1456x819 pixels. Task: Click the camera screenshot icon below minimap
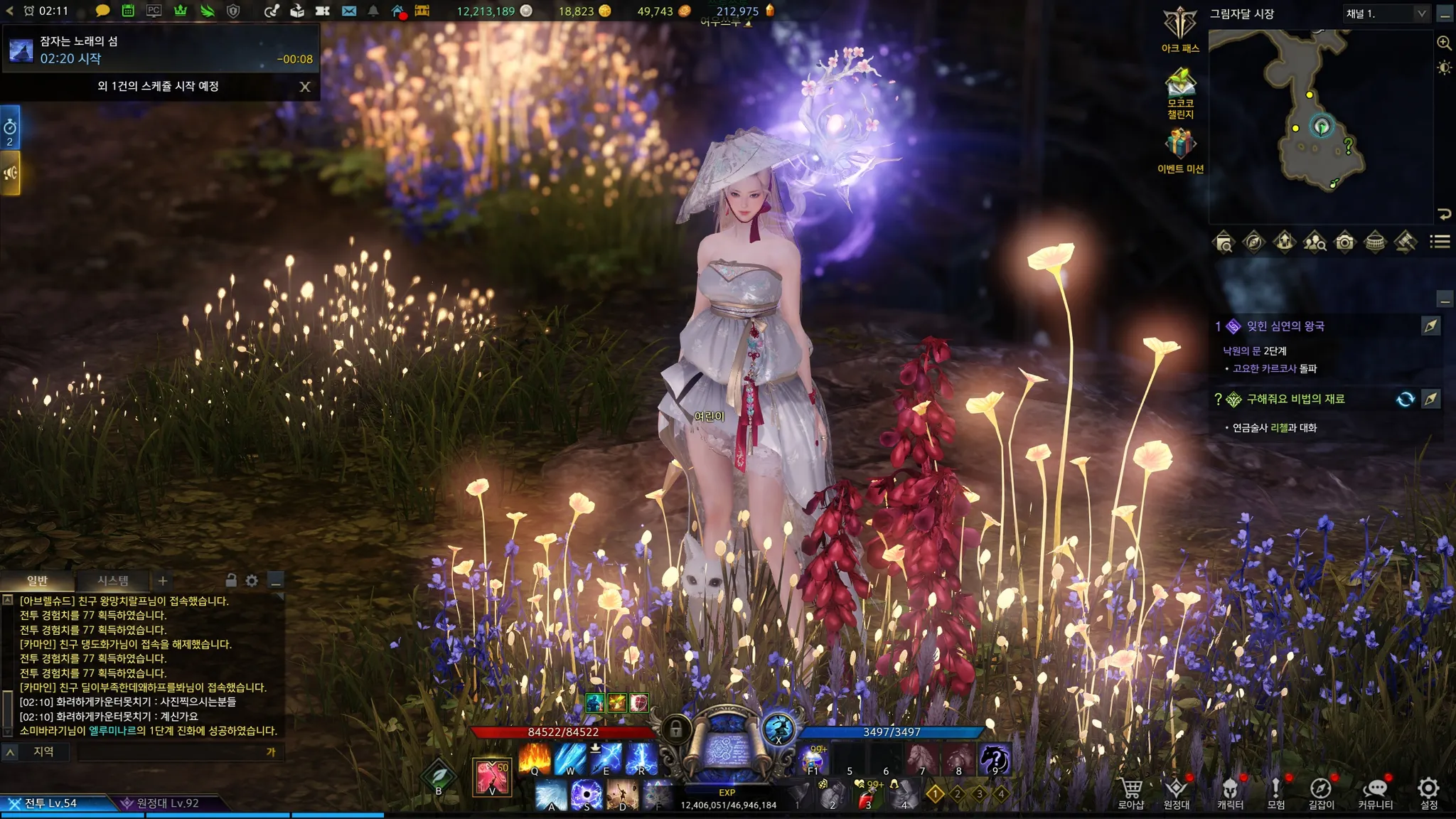click(x=1344, y=242)
